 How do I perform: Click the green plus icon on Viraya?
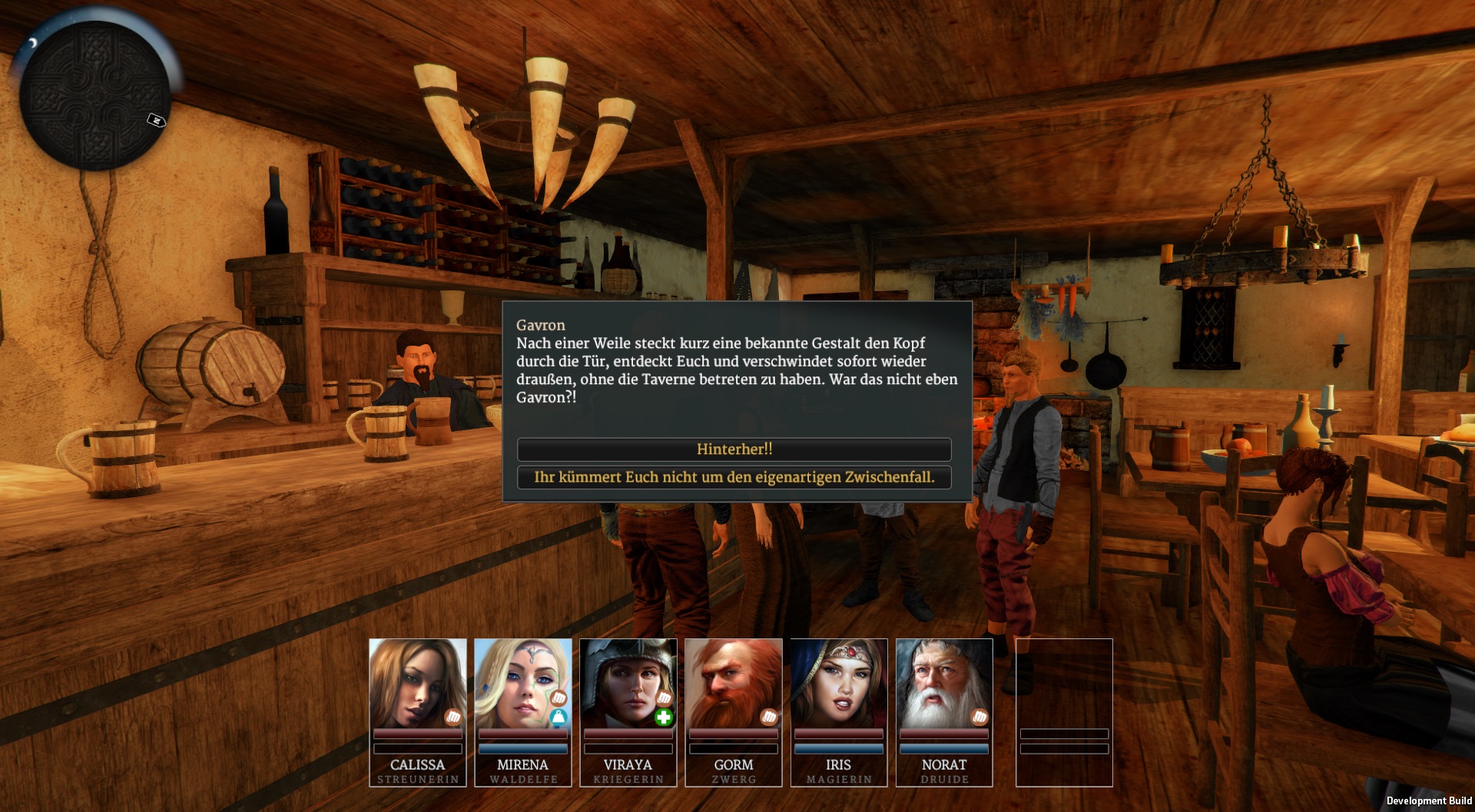tap(664, 718)
